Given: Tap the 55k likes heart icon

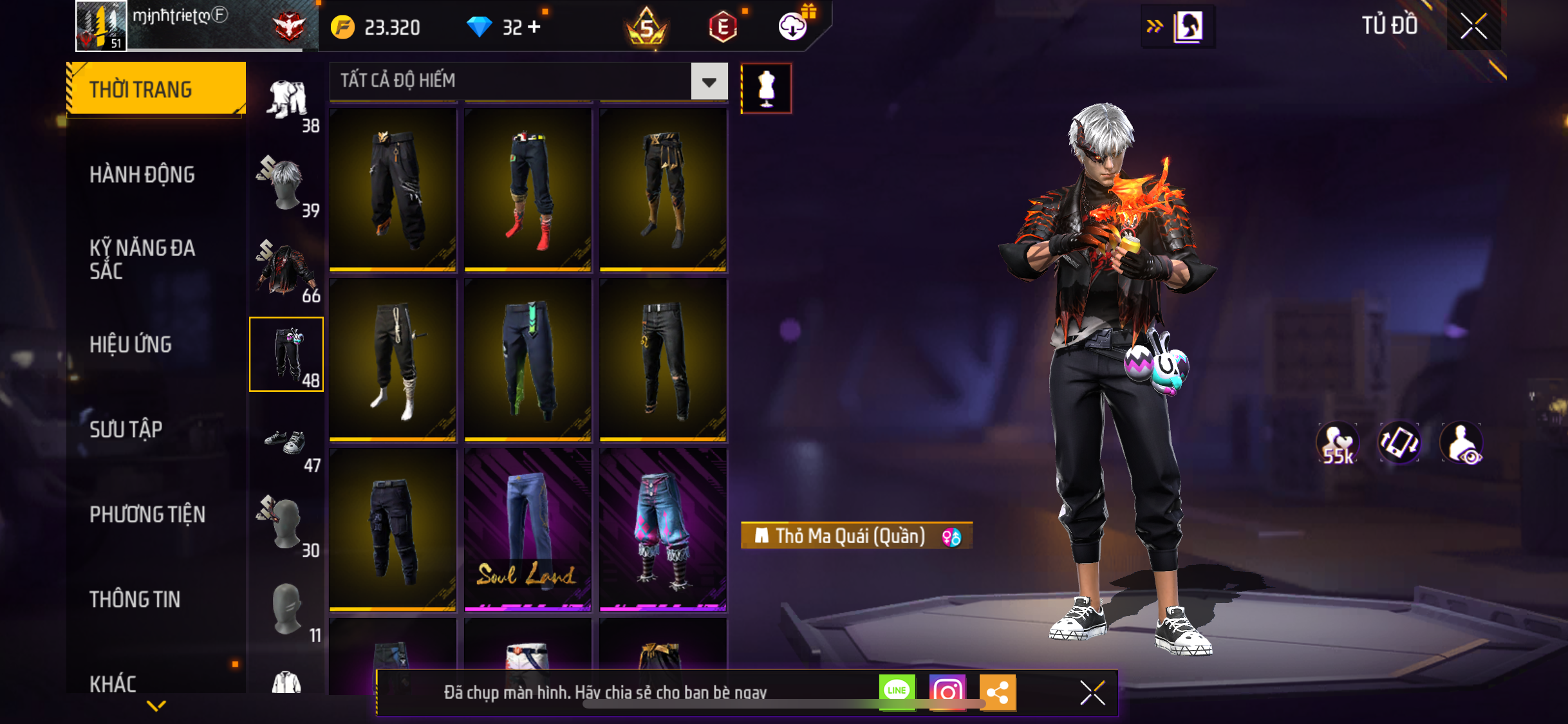Looking at the screenshot, I should pyautogui.click(x=1338, y=443).
